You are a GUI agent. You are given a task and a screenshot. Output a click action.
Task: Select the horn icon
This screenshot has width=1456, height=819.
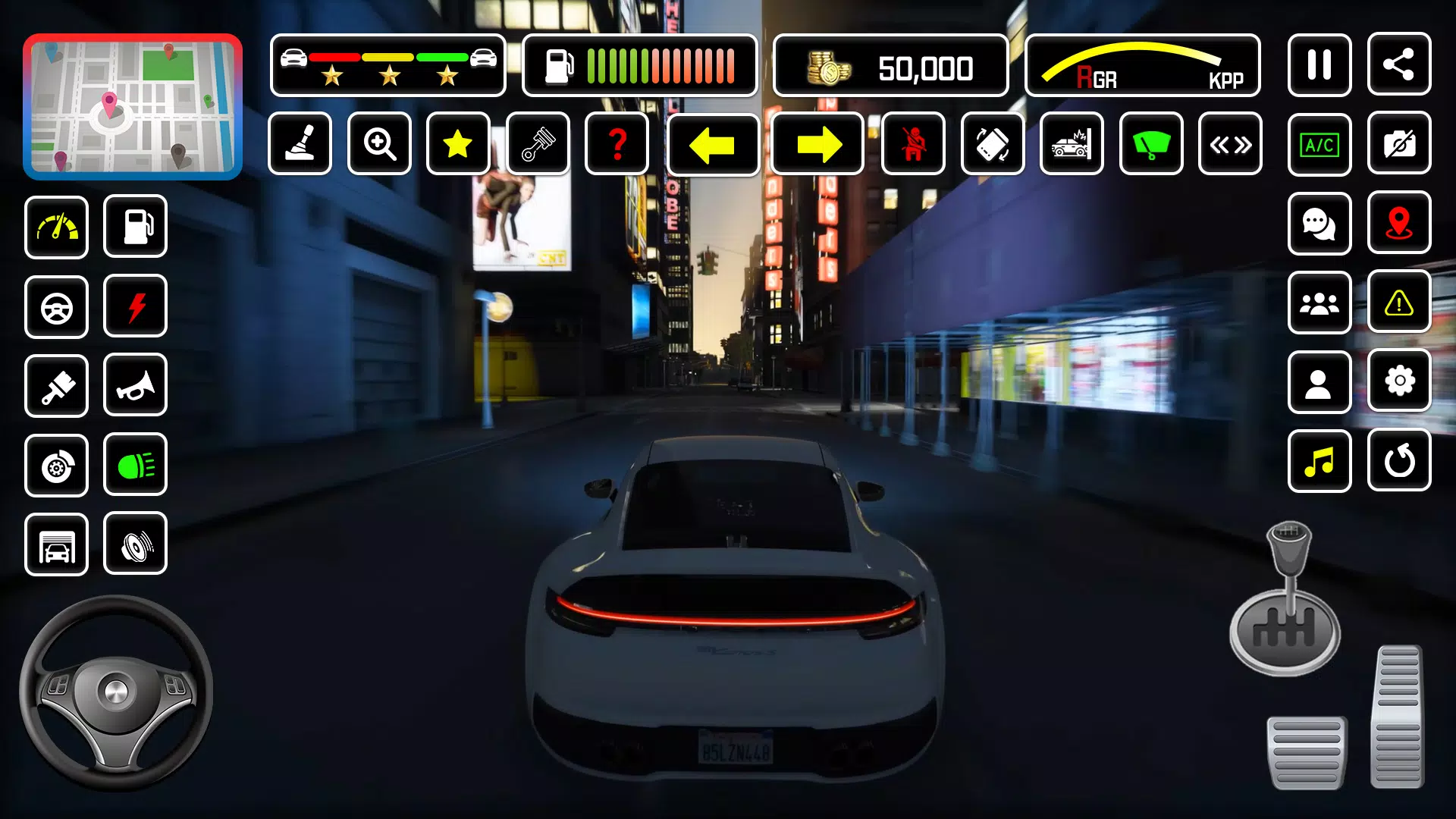coord(135,386)
